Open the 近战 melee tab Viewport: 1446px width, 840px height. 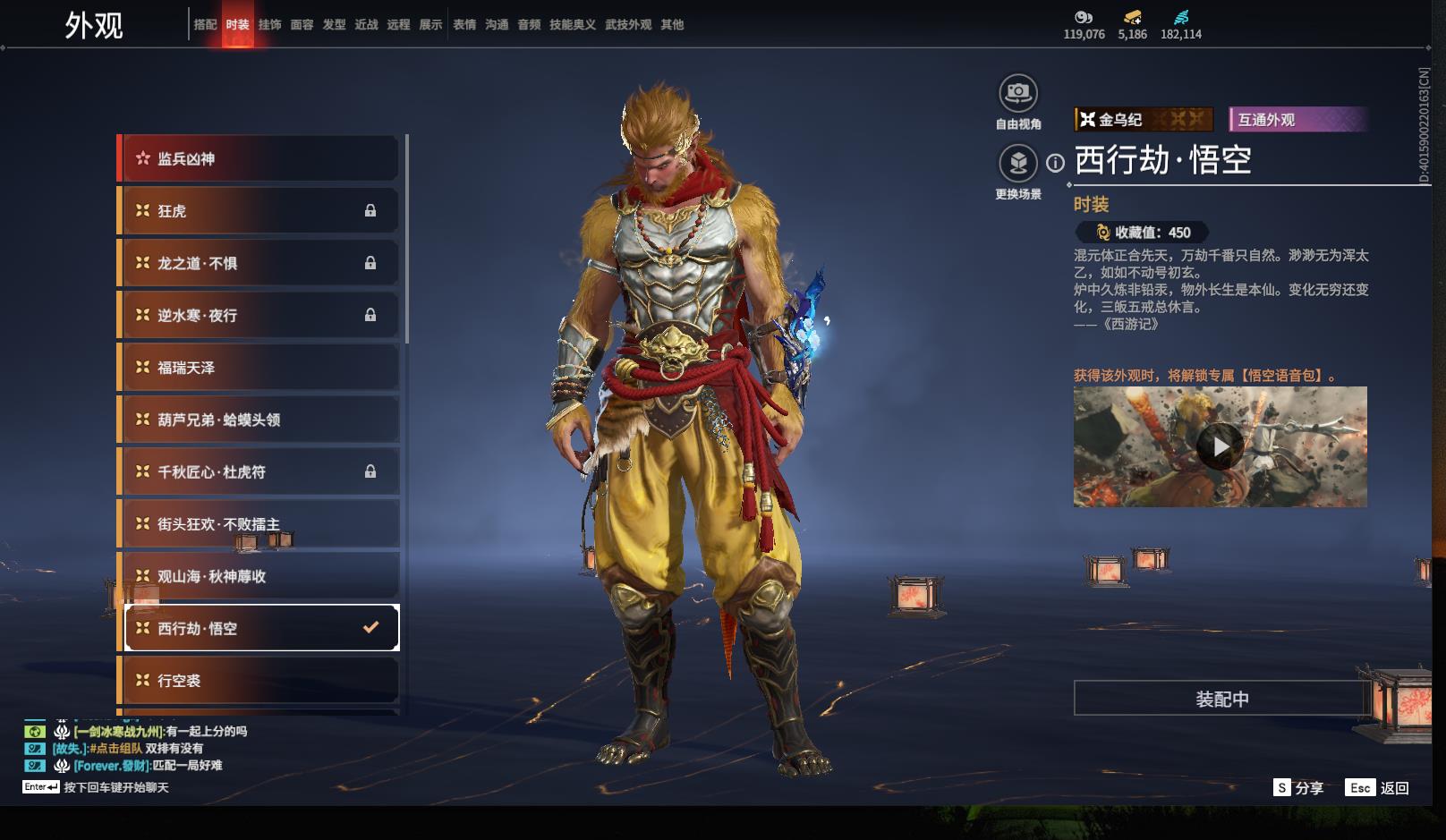point(366,25)
